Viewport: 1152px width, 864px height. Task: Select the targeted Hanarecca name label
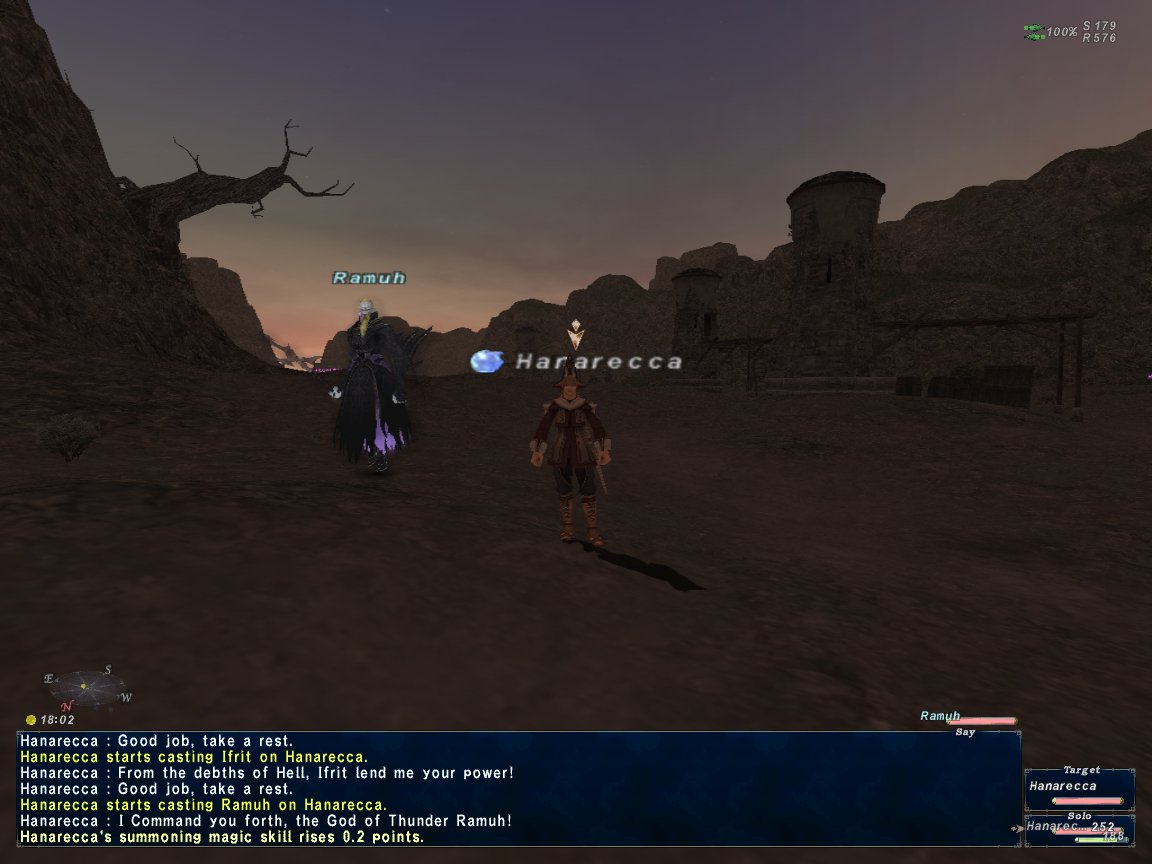tap(598, 362)
